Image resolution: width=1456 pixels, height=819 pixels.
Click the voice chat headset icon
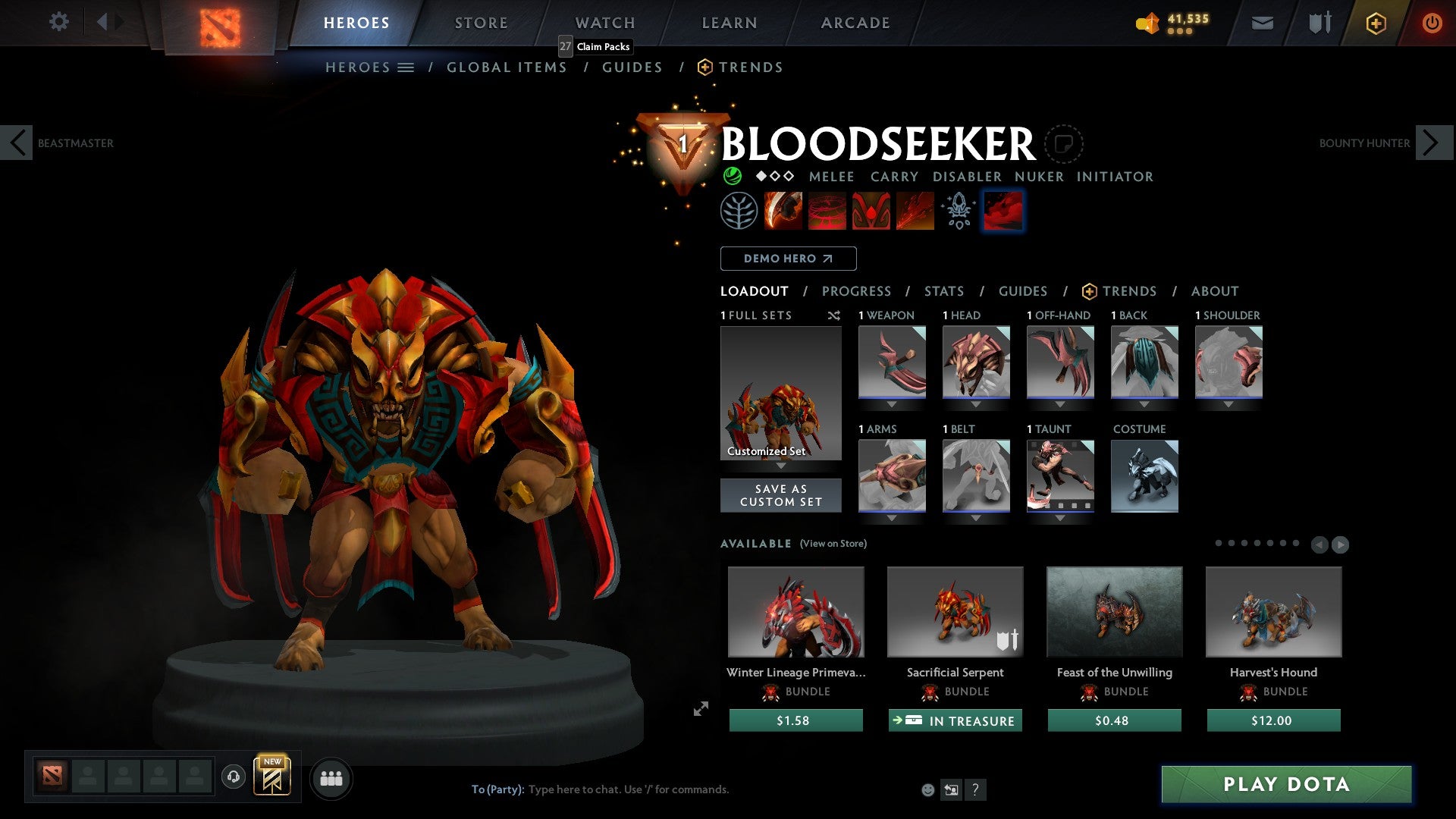click(x=233, y=778)
